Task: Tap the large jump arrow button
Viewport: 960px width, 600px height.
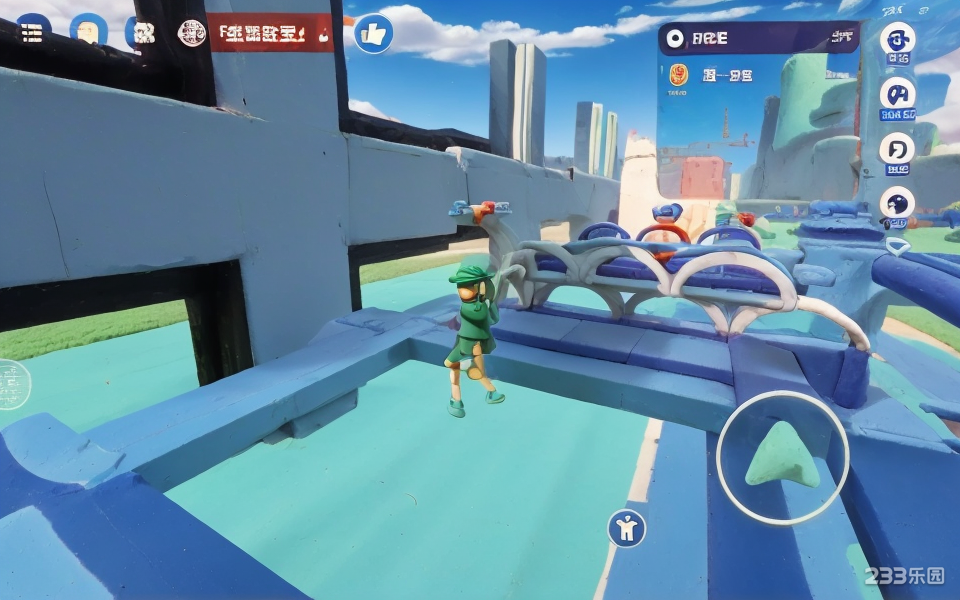Action: coord(782,457)
